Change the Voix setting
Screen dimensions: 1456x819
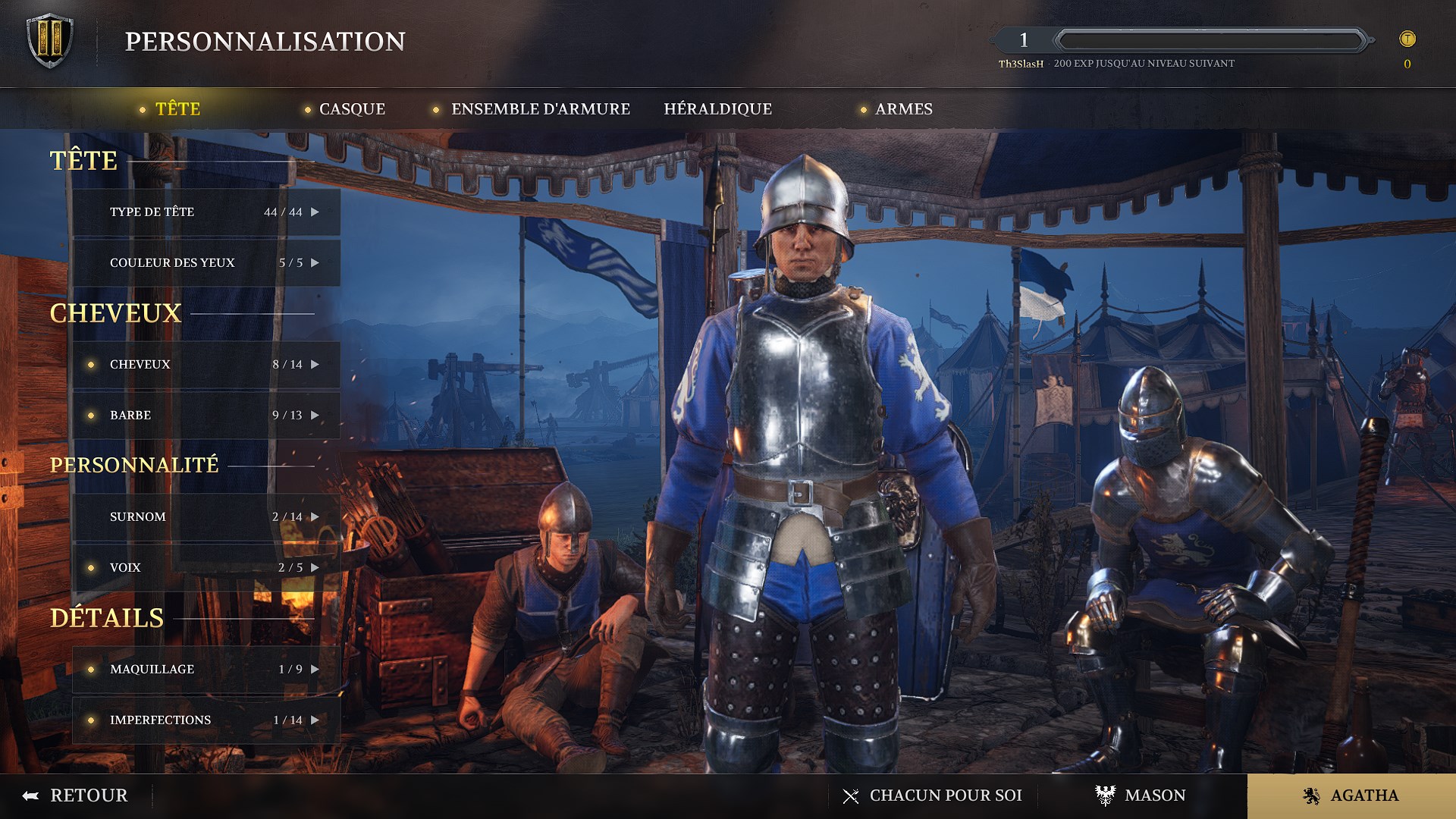206,568
